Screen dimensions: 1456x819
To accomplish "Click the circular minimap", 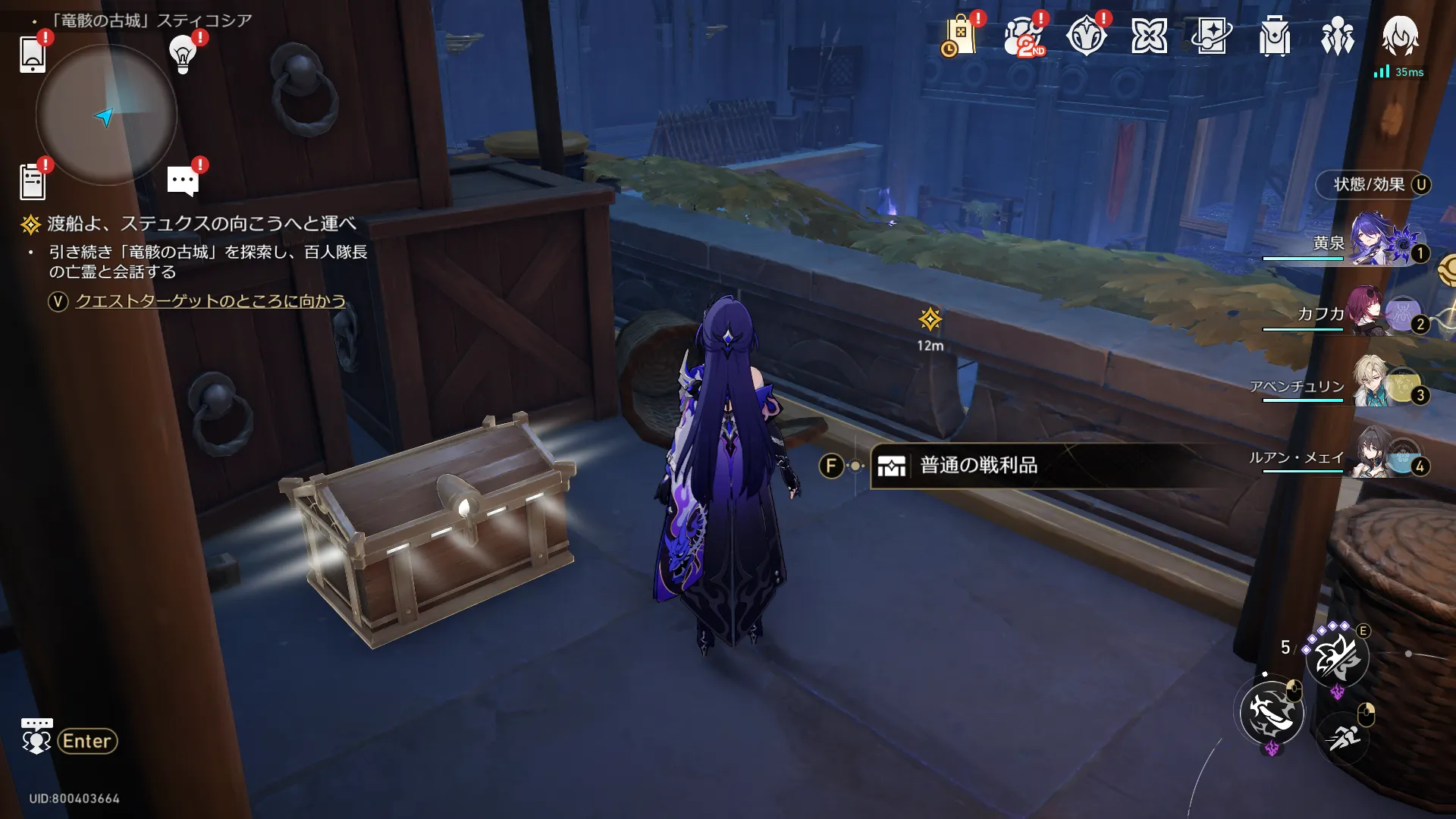I will [x=106, y=115].
